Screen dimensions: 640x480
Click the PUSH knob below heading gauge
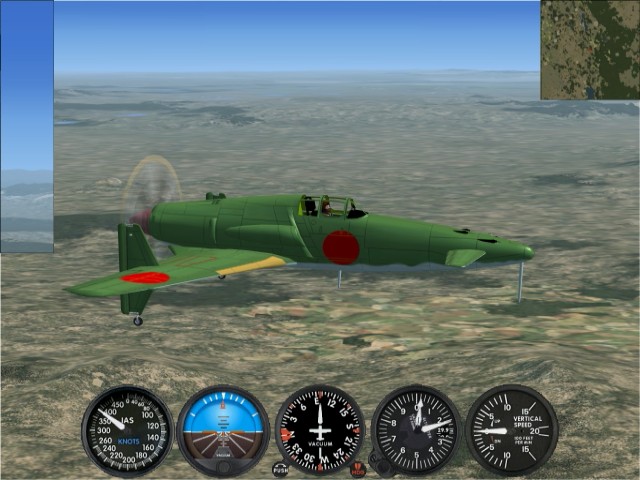point(280,469)
